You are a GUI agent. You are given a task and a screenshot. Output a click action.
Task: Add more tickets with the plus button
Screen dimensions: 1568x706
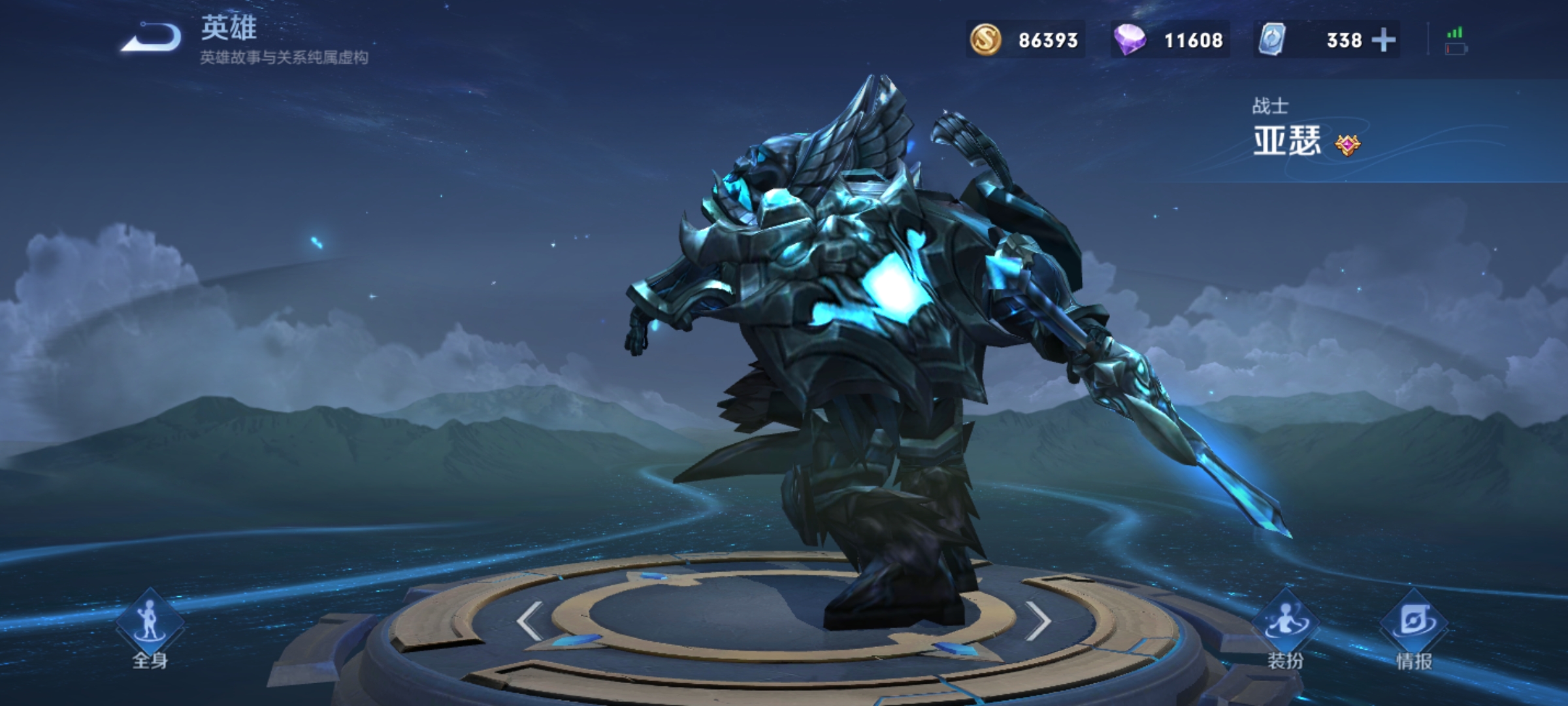[x=1384, y=40]
